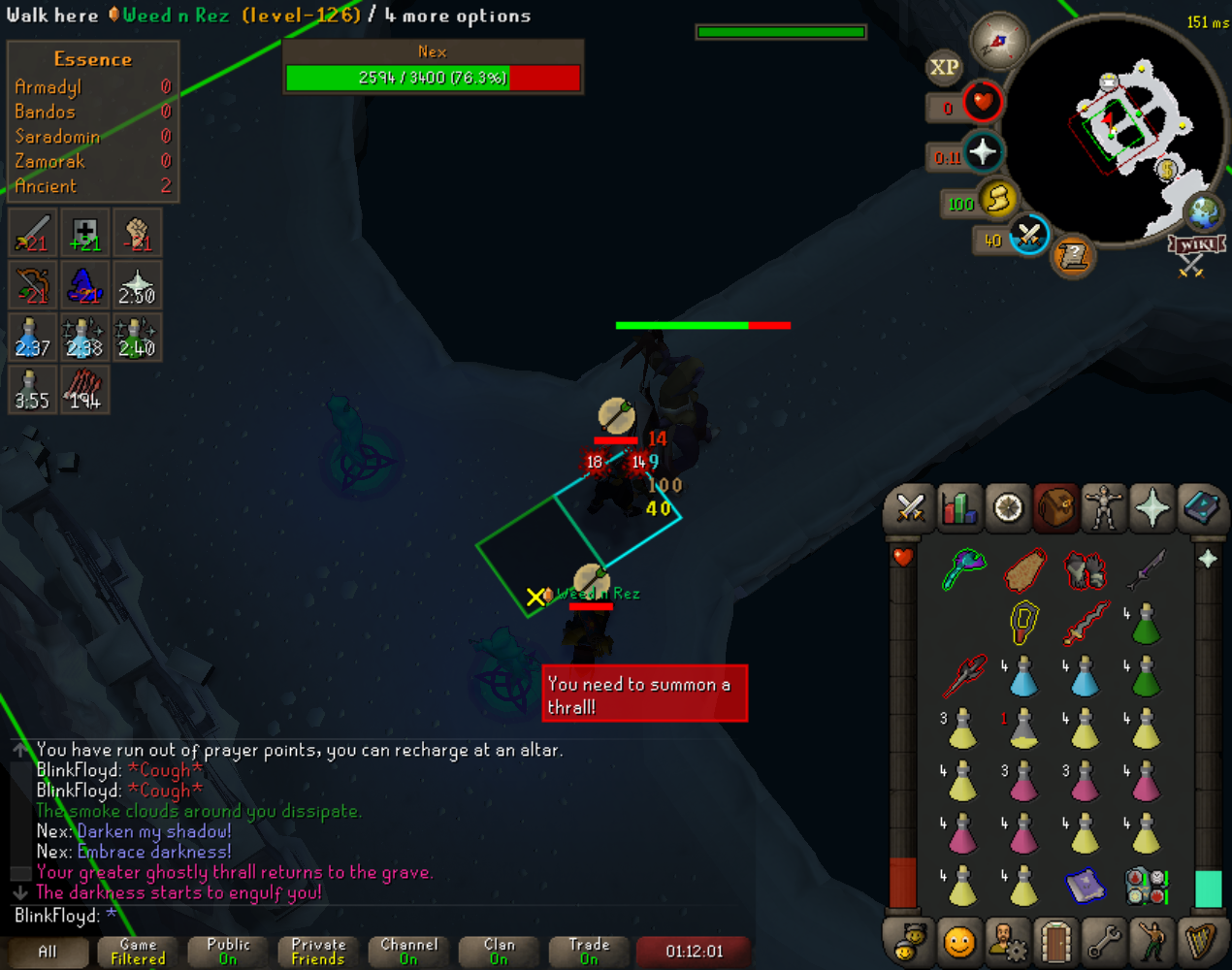This screenshot has width=1232, height=970.
Task: Open the Quest List compass tab
Action: [x=1008, y=508]
